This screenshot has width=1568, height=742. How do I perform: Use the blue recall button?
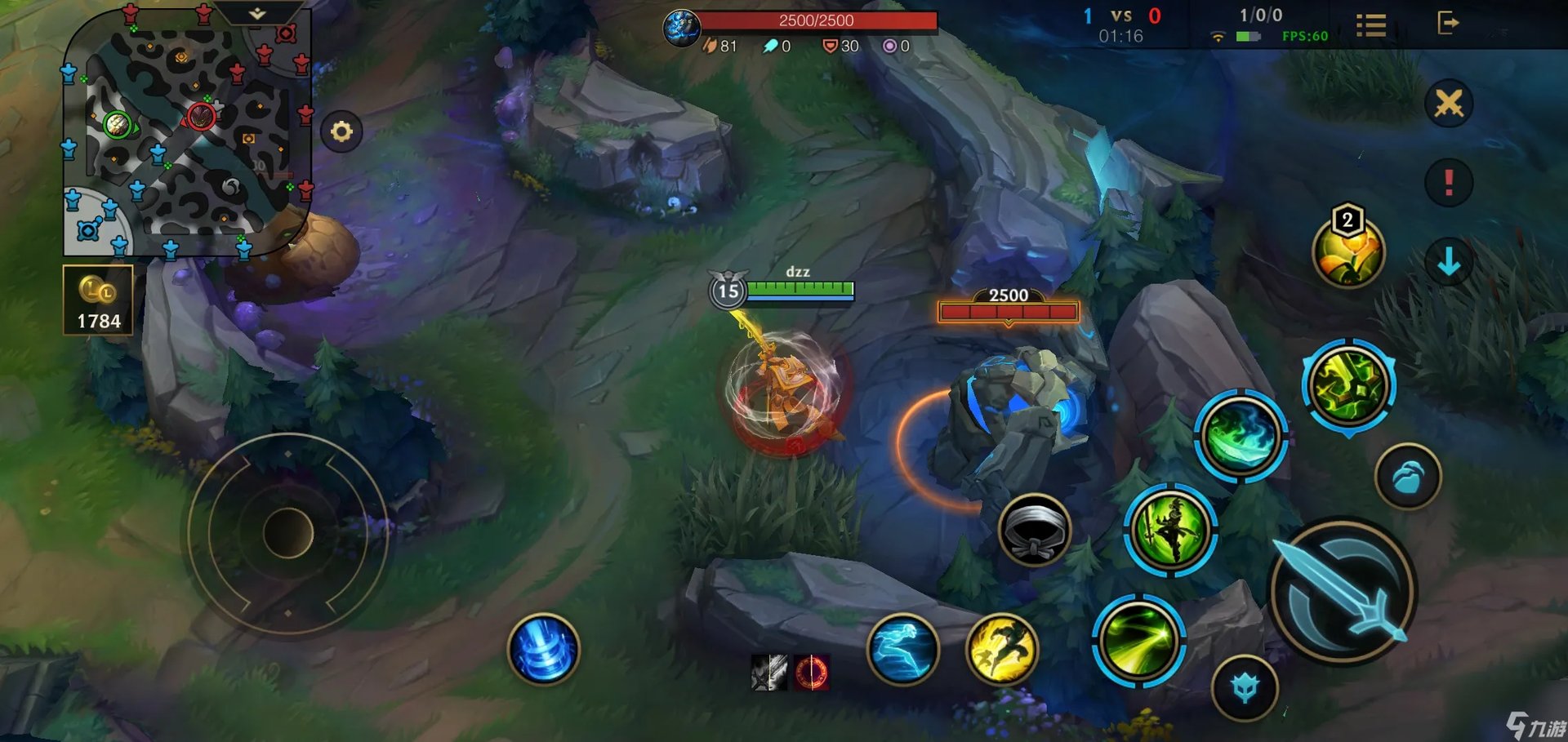pyautogui.click(x=543, y=649)
